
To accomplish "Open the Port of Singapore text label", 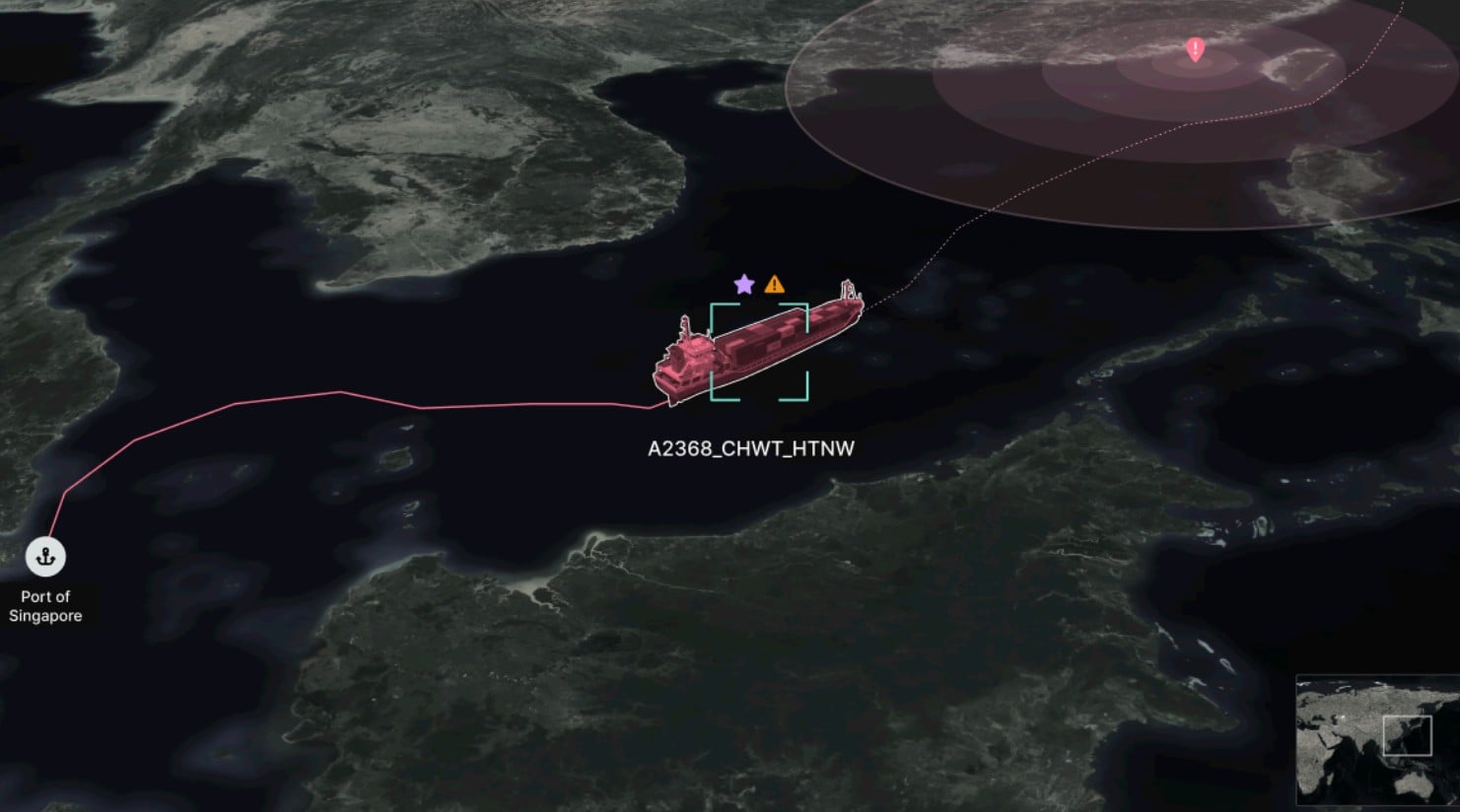I will pos(45,605).
